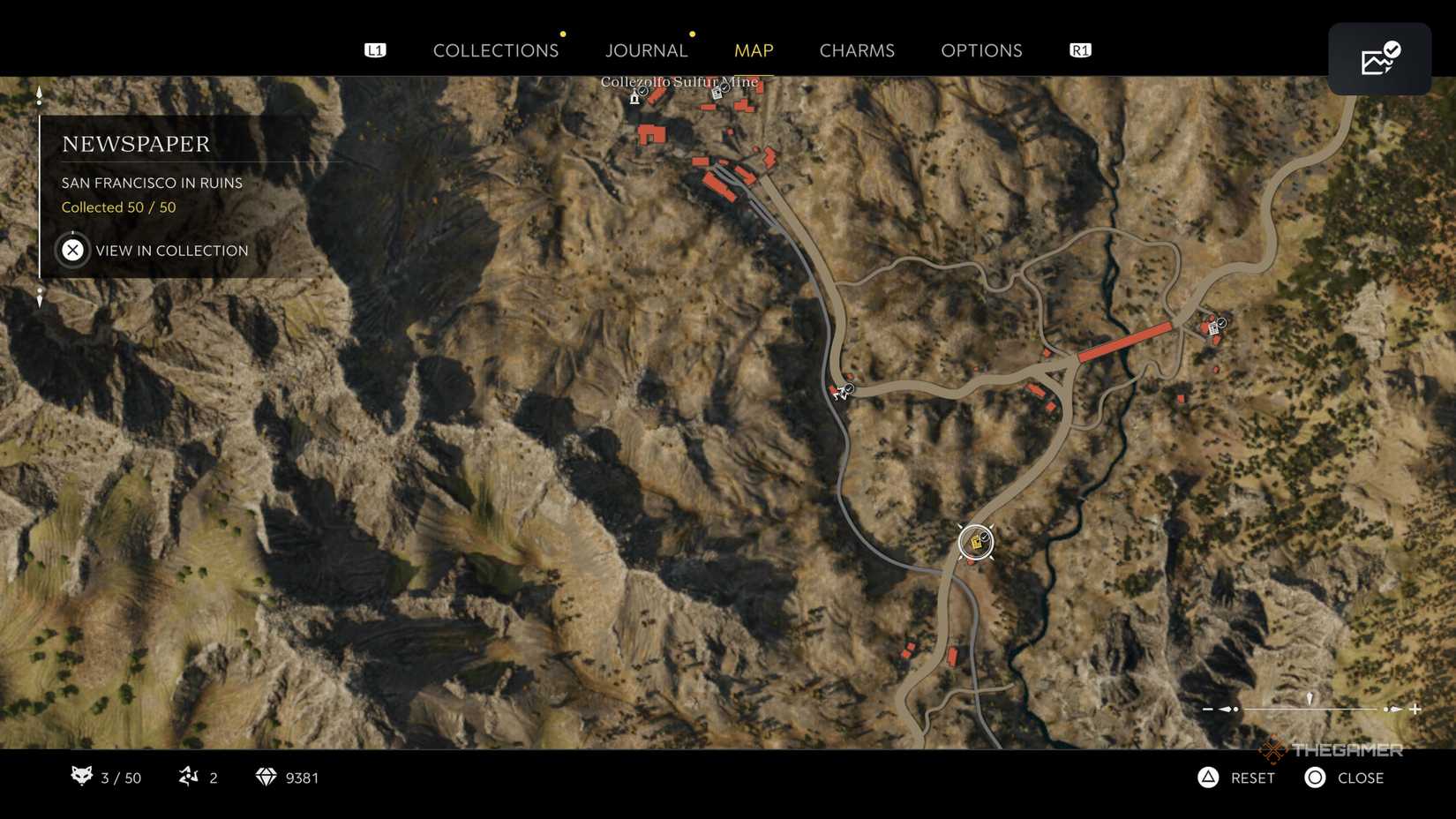The width and height of the screenshot is (1456, 819).
Task: Select the triskelion currency icon
Action: [x=188, y=778]
